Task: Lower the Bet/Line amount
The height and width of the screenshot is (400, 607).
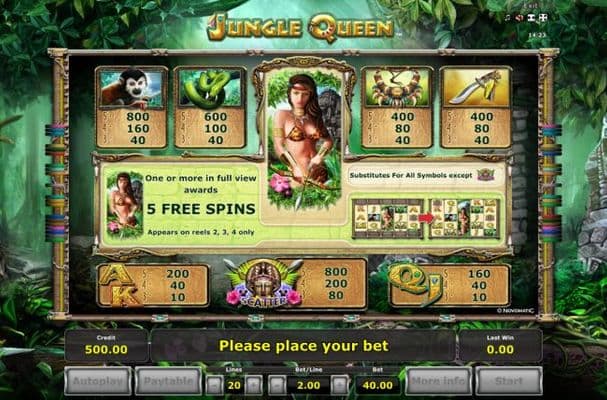Action: click(x=278, y=384)
